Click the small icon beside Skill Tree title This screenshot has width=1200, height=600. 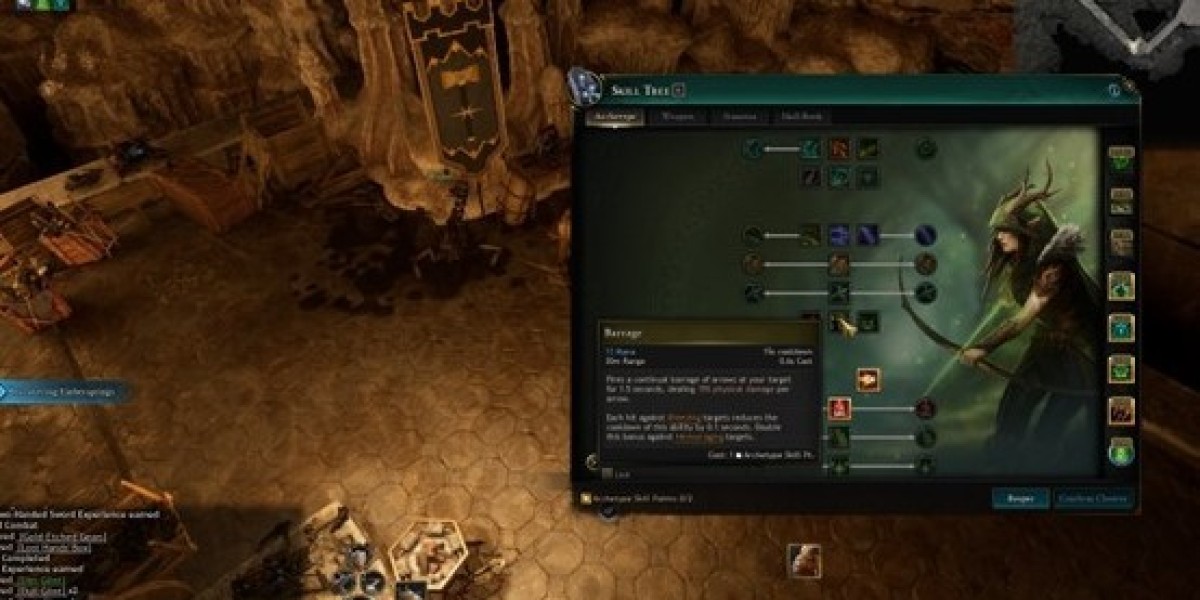point(679,91)
